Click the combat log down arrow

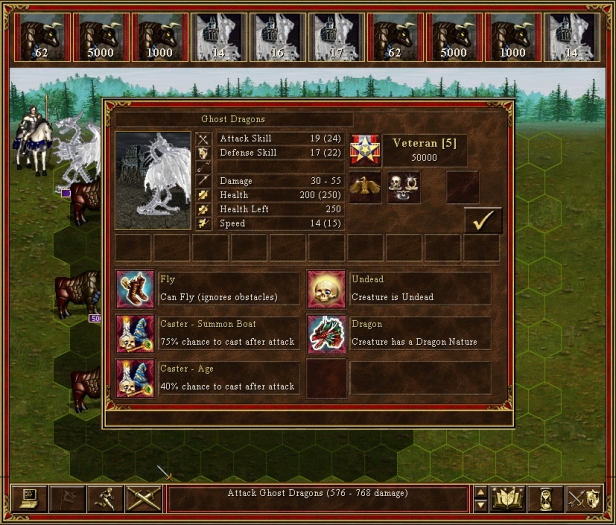(480, 505)
